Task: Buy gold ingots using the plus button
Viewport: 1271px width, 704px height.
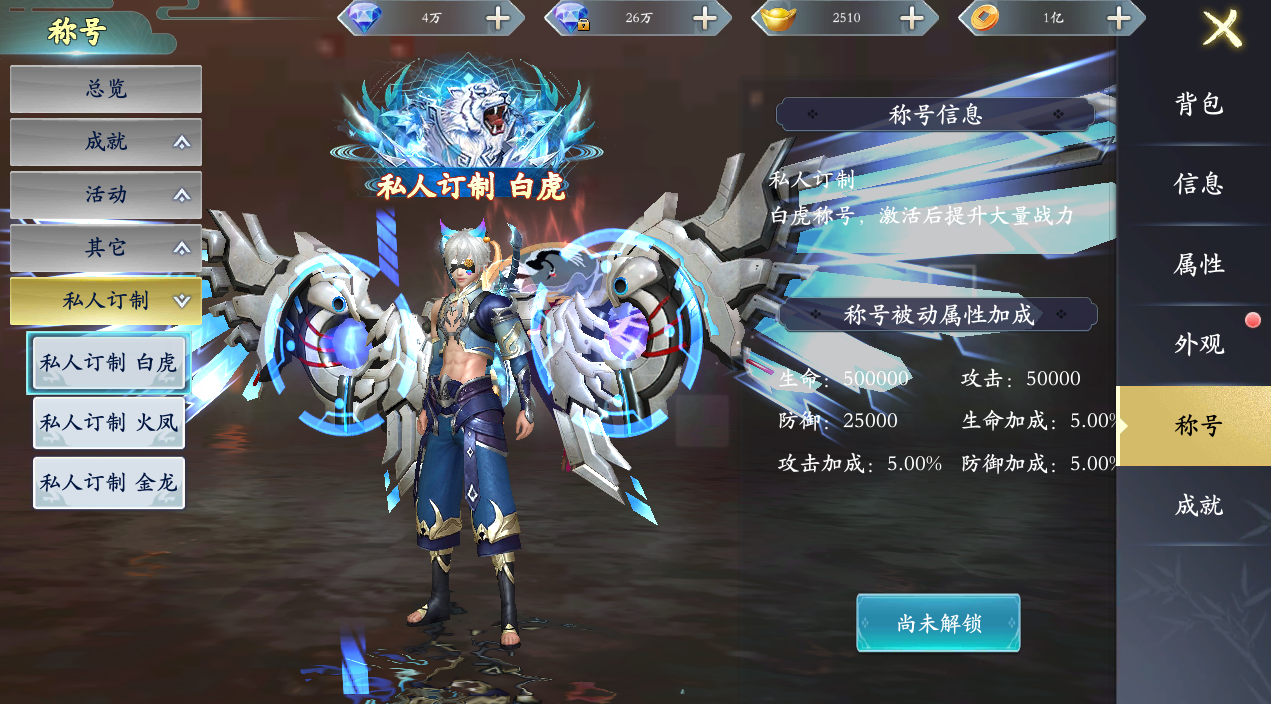Action: point(912,18)
